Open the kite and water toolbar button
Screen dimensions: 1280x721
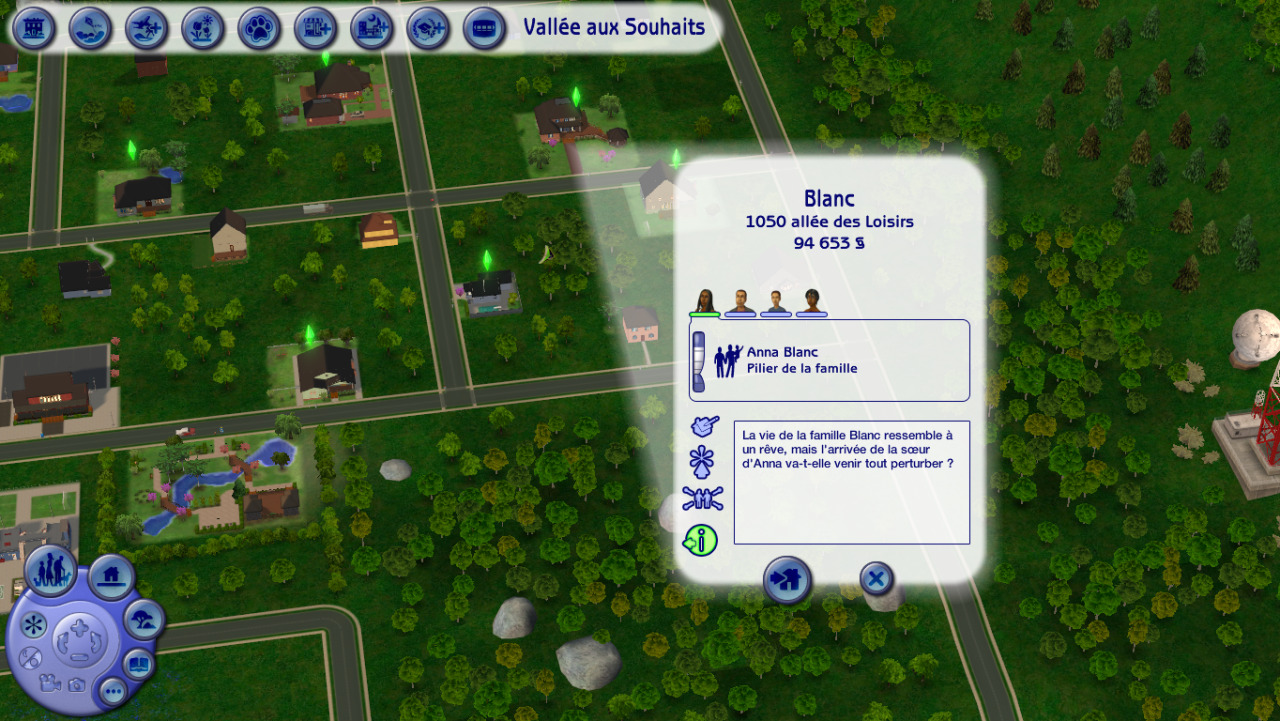pos(90,28)
